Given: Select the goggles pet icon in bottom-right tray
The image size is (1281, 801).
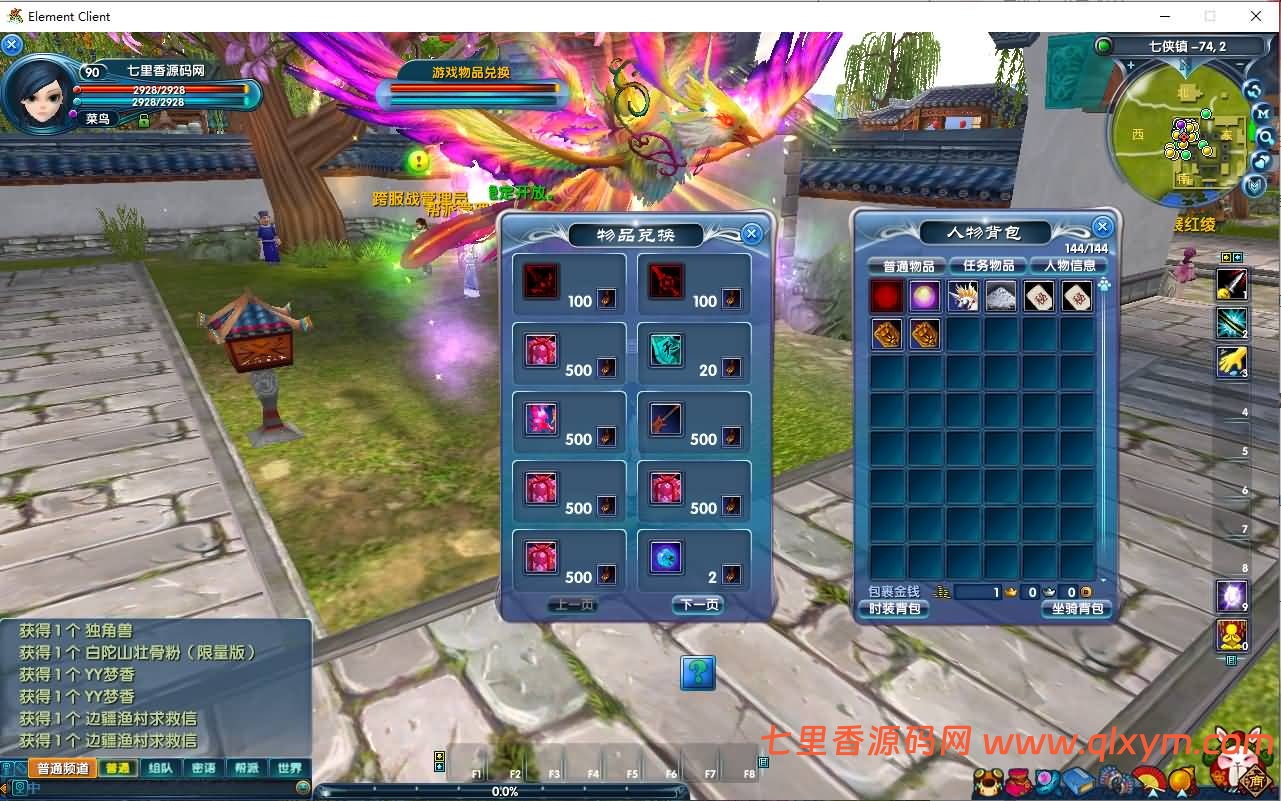Looking at the screenshot, I should coord(988,779).
